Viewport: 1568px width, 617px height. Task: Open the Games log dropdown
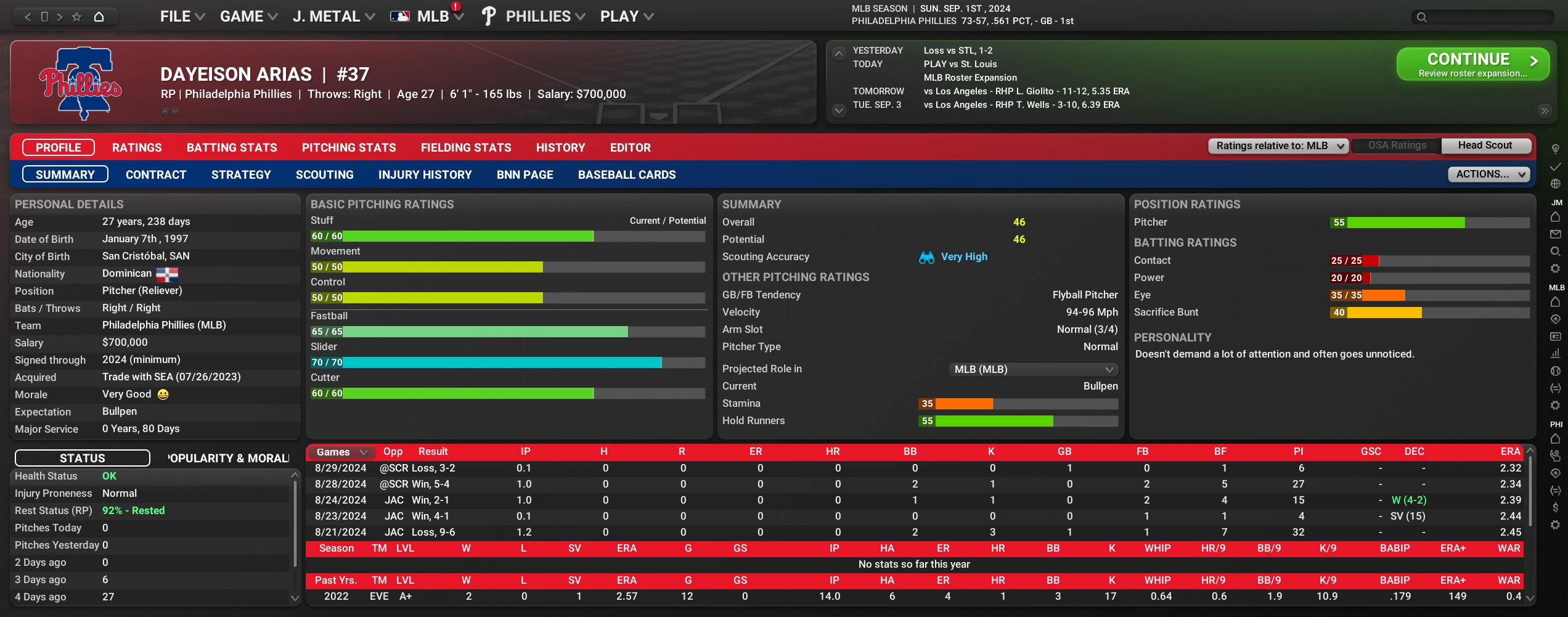pos(341,452)
